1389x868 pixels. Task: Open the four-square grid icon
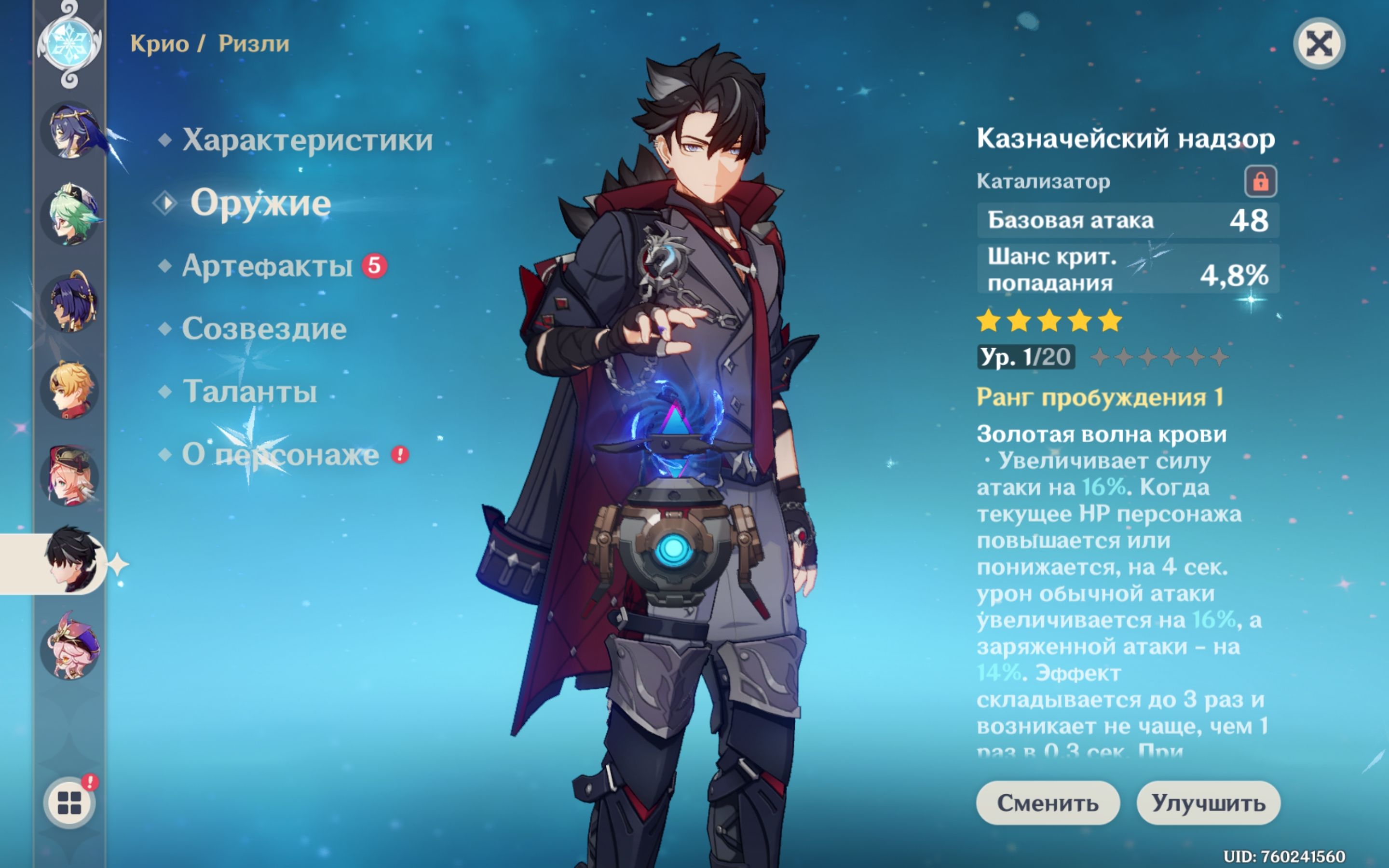(69, 802)
